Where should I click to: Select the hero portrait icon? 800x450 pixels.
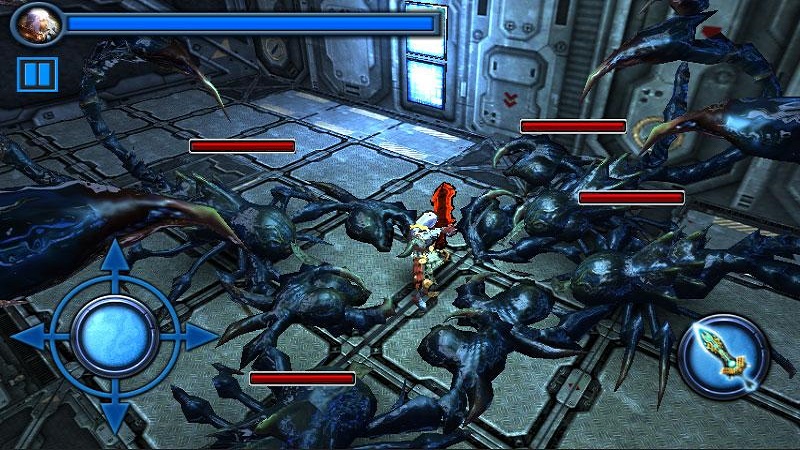[x=37, y=24]
